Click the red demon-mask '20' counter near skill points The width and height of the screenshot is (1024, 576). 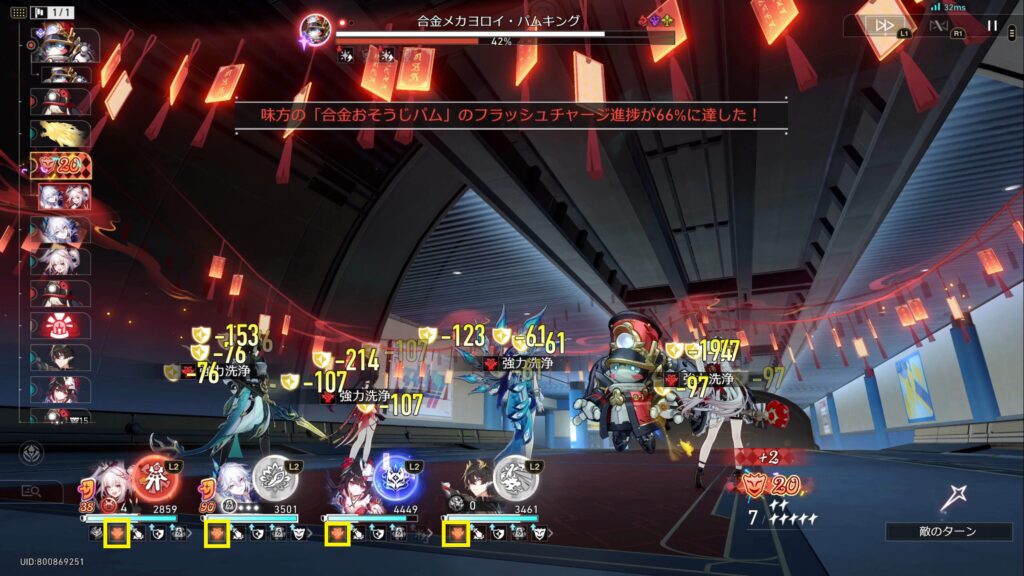770,487
